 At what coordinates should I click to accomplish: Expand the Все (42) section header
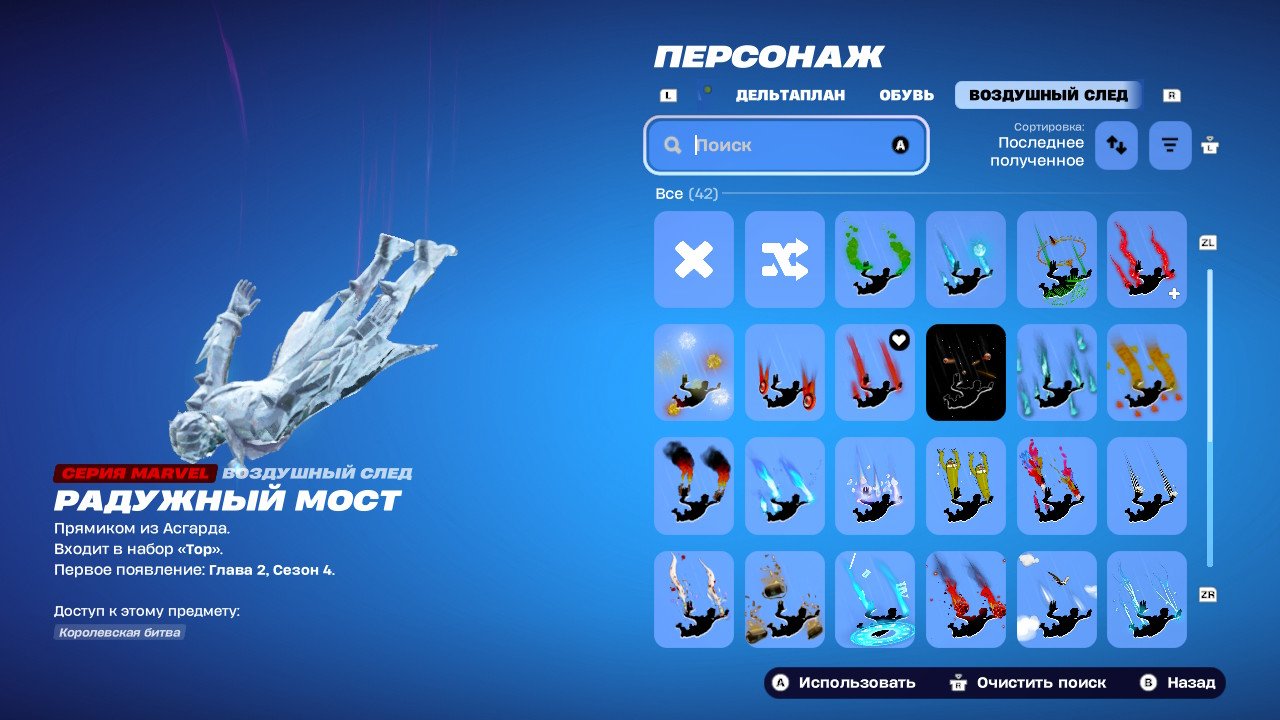(x=684, y=193)
